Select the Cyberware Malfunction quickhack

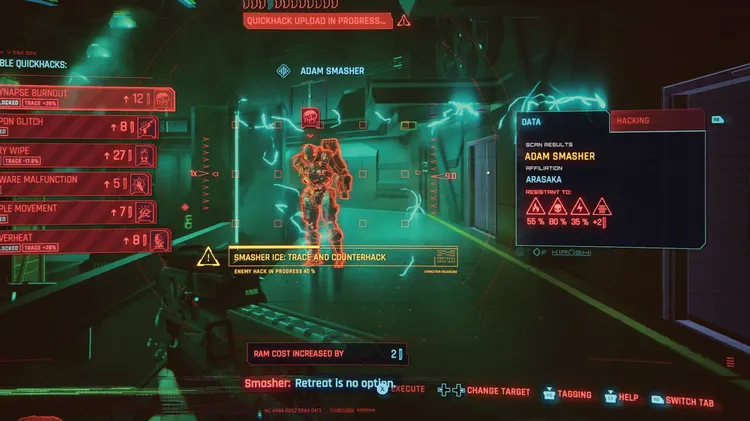tap(80, 182)
